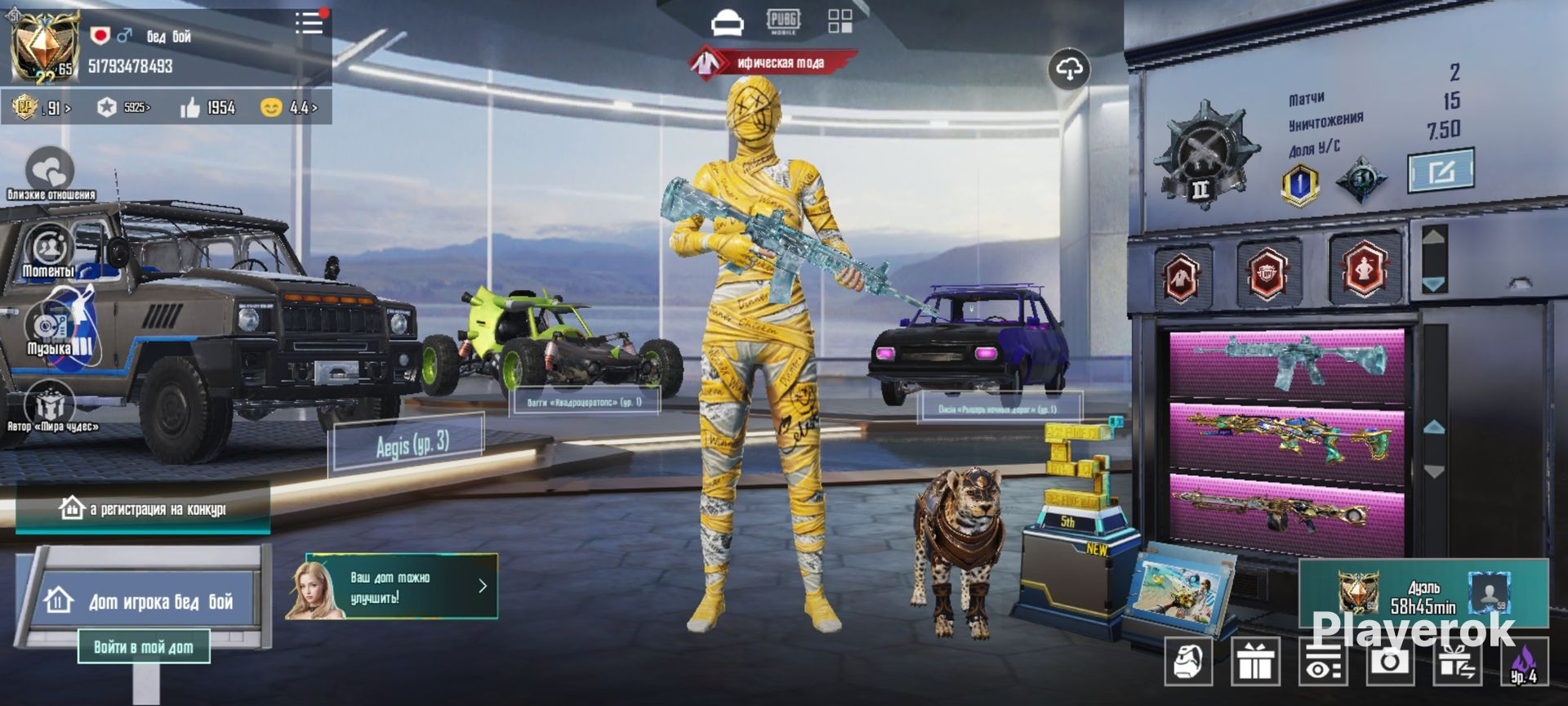Open the camera icon button
Image resolution: width=1568 pixels, height=706 pixels.
1389,661
